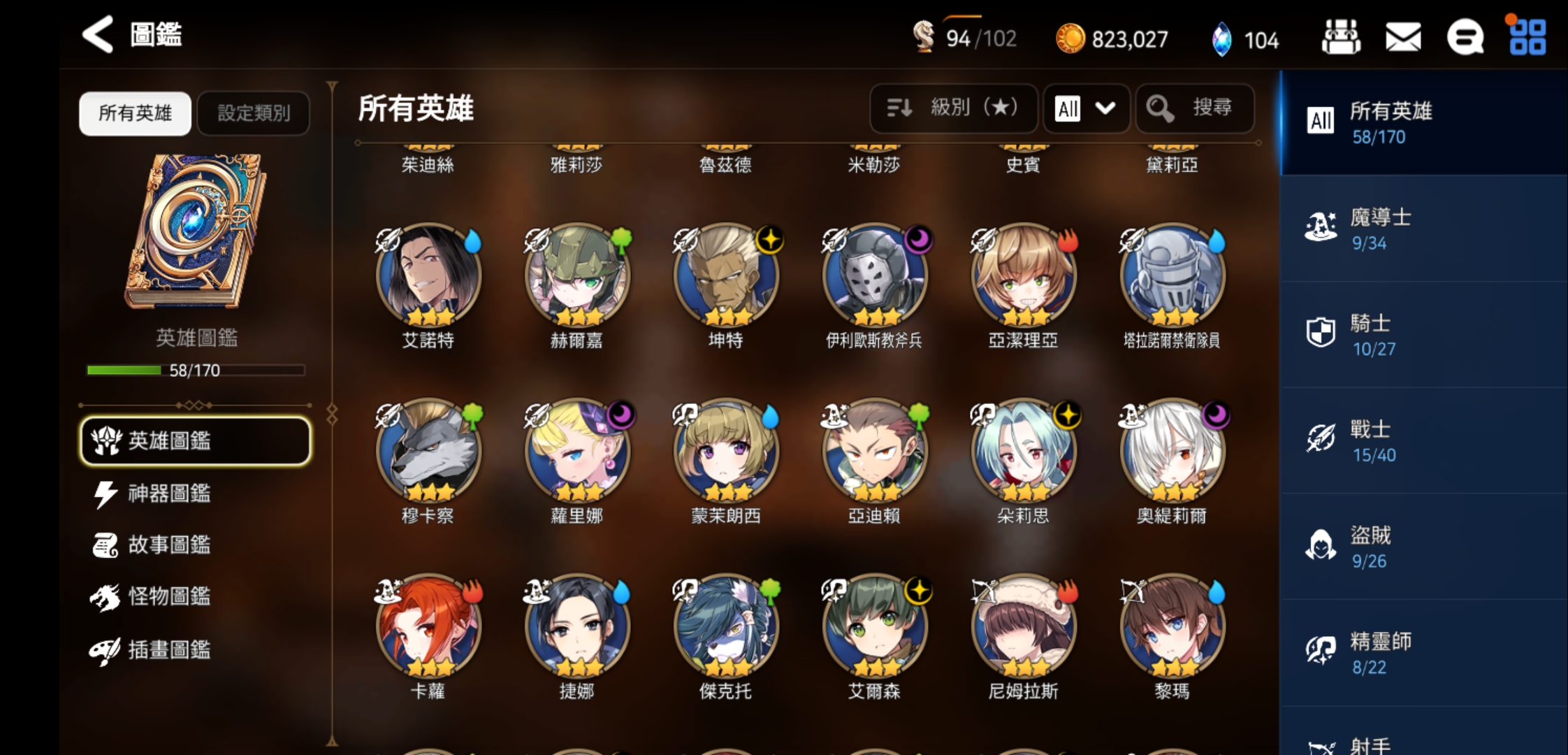The height and width of the screenshot is (755, 1568).
Task: Click the 58/170 collection progress bar
Action: coord(195,371)
